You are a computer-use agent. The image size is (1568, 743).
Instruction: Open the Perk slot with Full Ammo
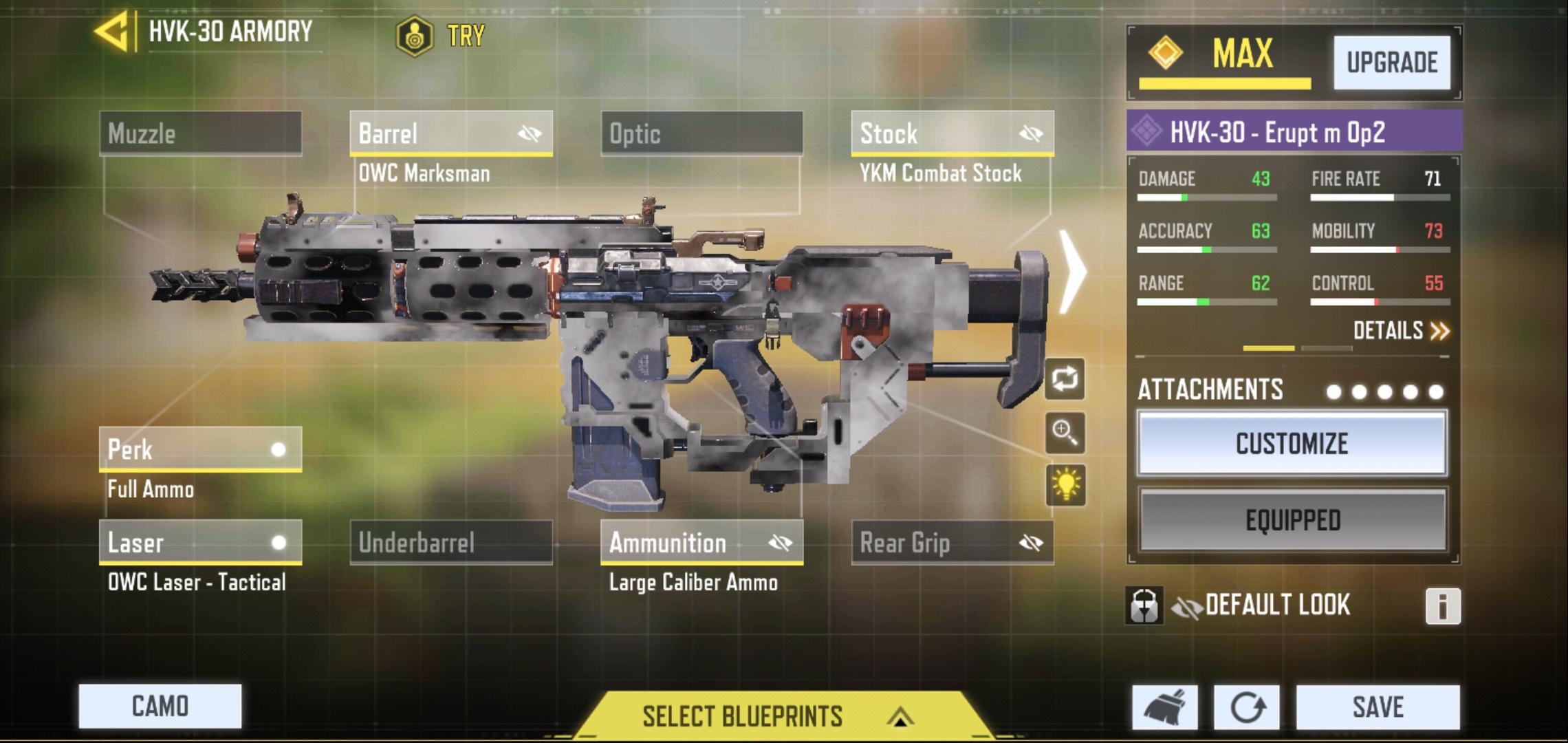click(x=200, y=450)
